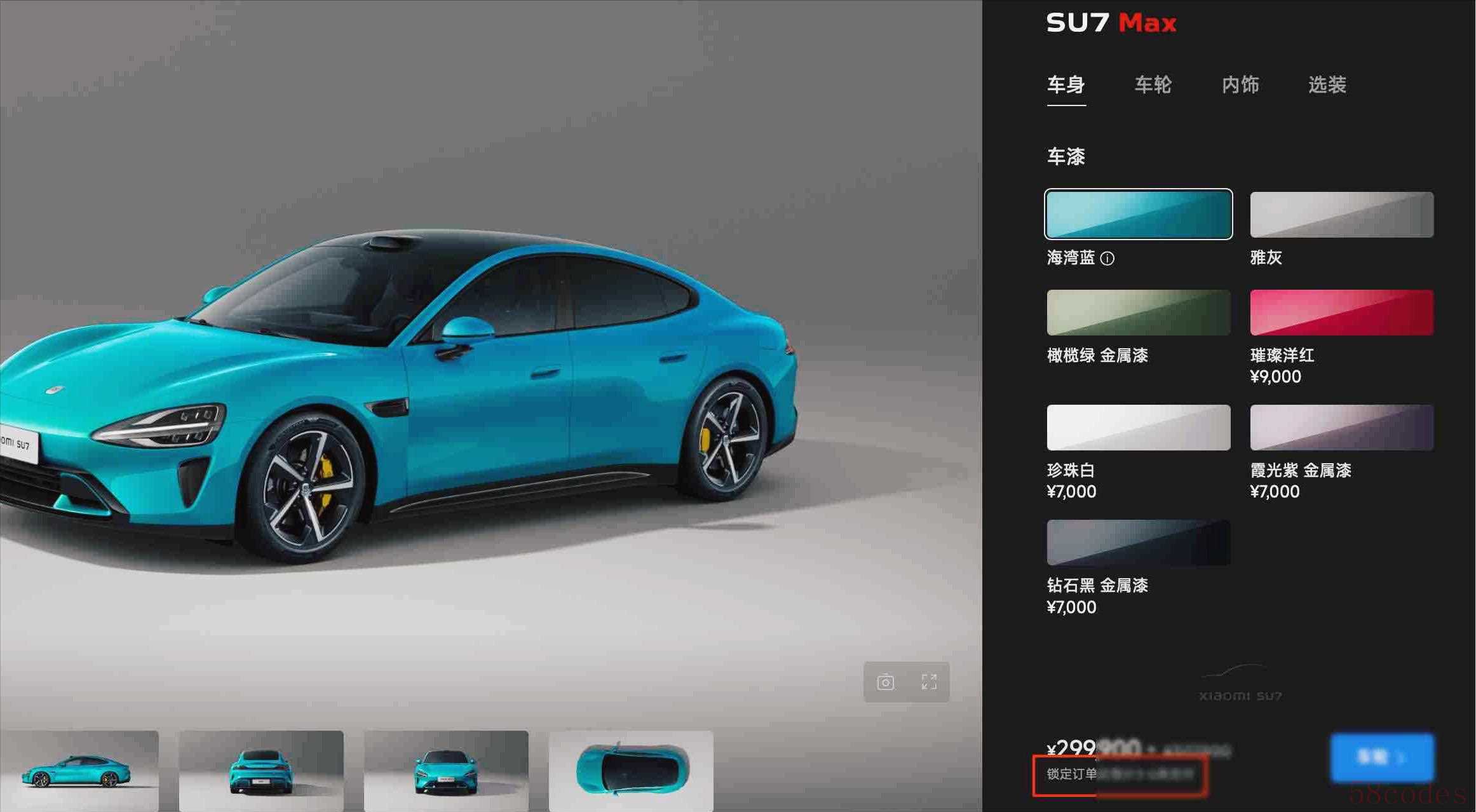Choose the 璀璨洋红 magenta paint swatch
This screenshot has width=1476, height=812.
pos(1341,313)
